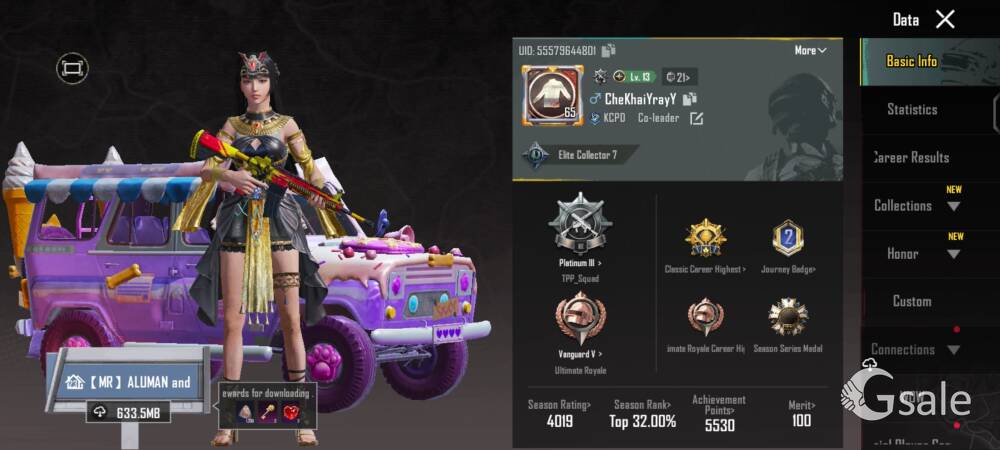
Task: Edit the profile with the pencil icon
Action: (x=696, y=118)
